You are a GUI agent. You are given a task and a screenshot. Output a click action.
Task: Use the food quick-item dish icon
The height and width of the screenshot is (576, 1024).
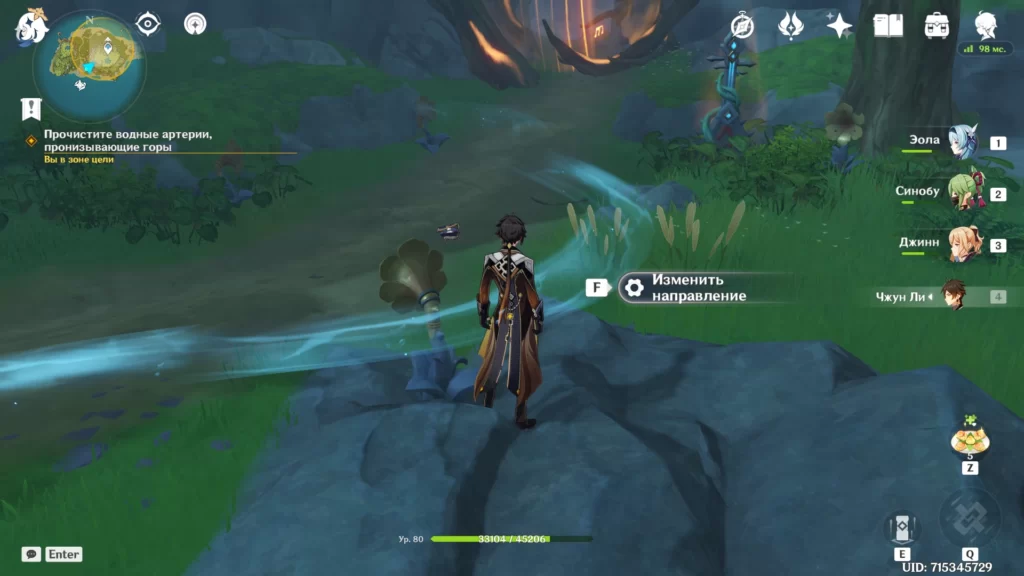[x=969, y=438]
